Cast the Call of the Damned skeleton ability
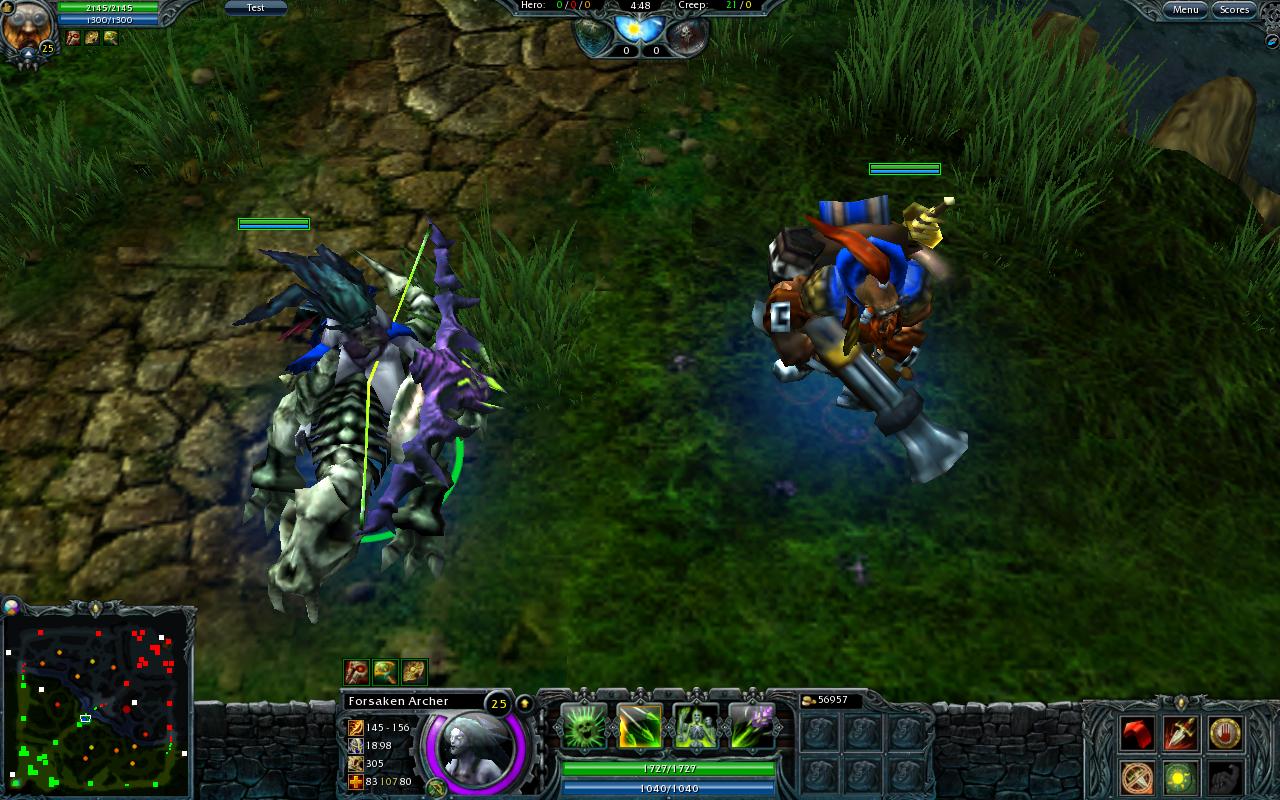Viewport: 1280px width, 800px height. click(x=694, y=725)
